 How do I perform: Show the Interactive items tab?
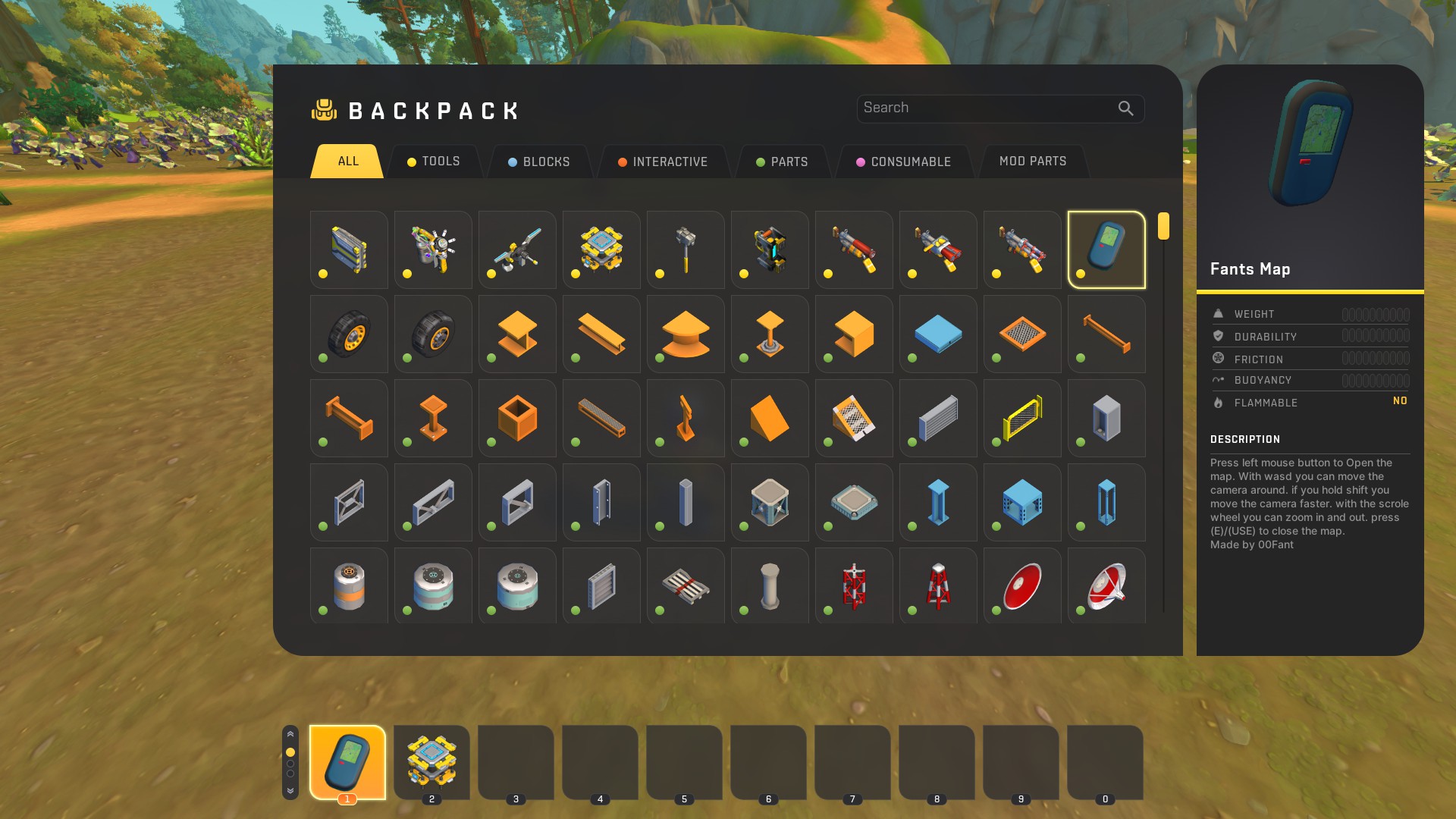[x=662, y=162]
